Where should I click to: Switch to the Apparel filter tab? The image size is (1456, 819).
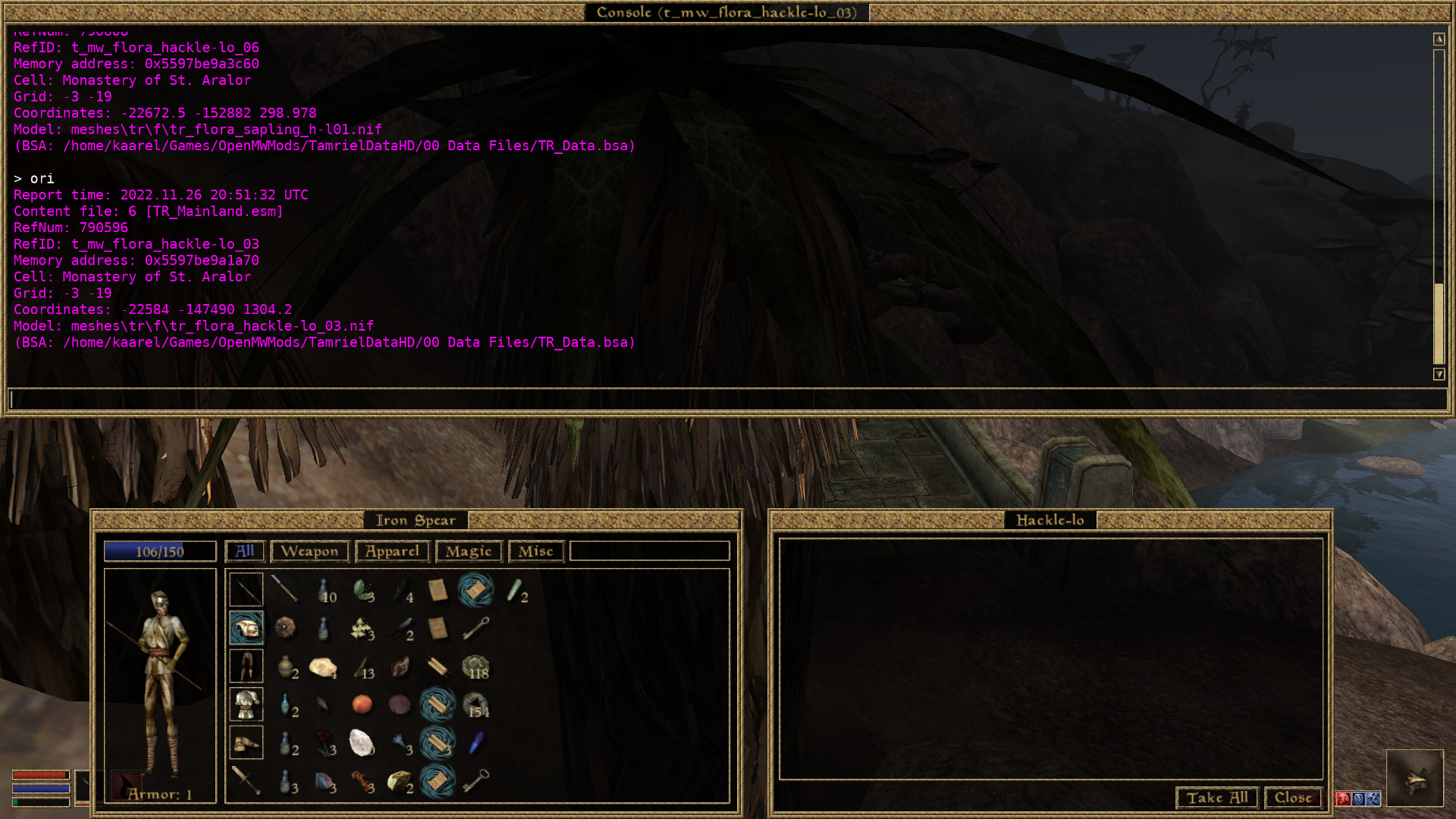tap(391, 551)
